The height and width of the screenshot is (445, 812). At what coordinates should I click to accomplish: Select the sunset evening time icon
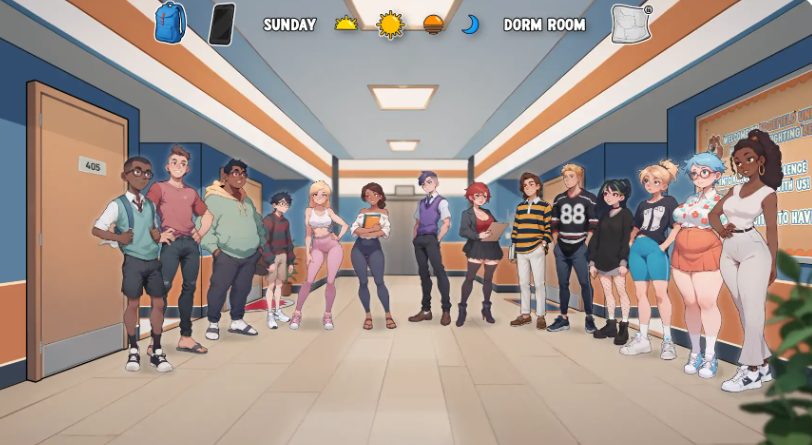pyautogui.click(x=433, y=24)
